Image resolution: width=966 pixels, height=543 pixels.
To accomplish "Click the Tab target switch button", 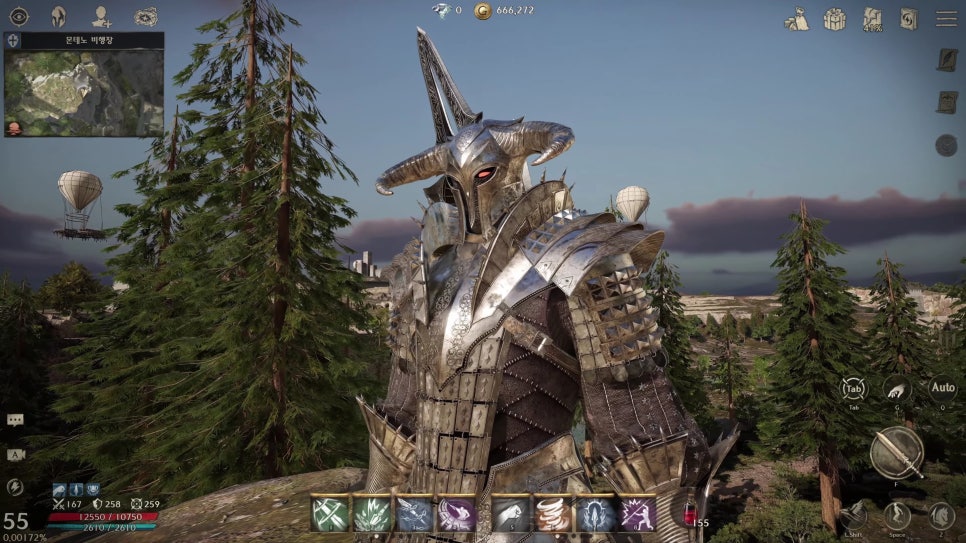I will click(853, 389).
